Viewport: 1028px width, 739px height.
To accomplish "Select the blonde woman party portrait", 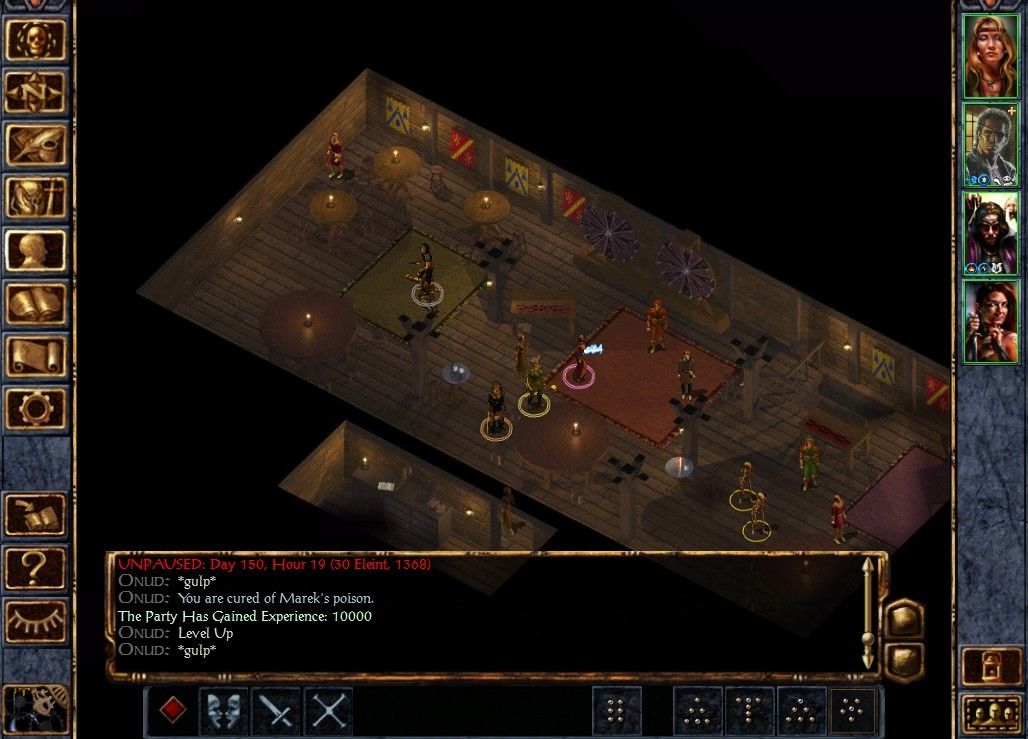I will [x=990, y=56].
